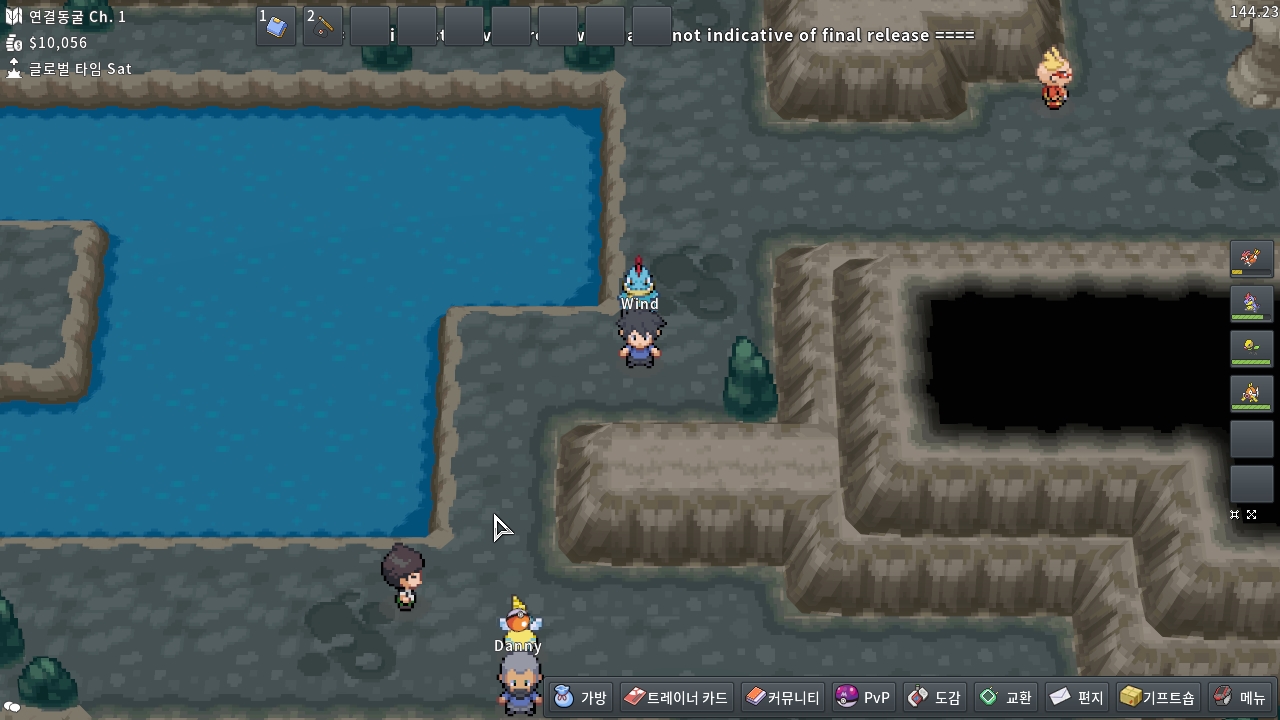Open the 기프트숍 gift shop
This screenshot has height=720, width=1280.
pyautogui.click(x=1158, y=697)
